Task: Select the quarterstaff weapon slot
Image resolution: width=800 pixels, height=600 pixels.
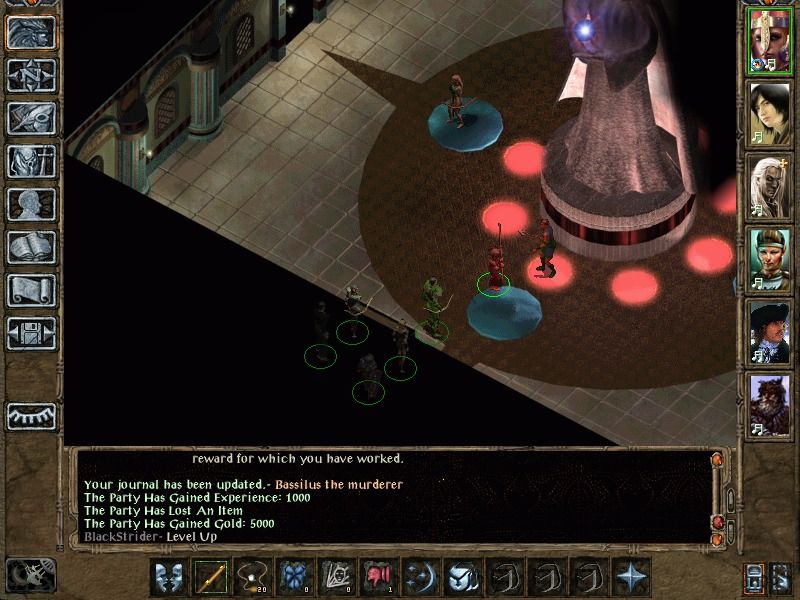Action: pos(211,578)
